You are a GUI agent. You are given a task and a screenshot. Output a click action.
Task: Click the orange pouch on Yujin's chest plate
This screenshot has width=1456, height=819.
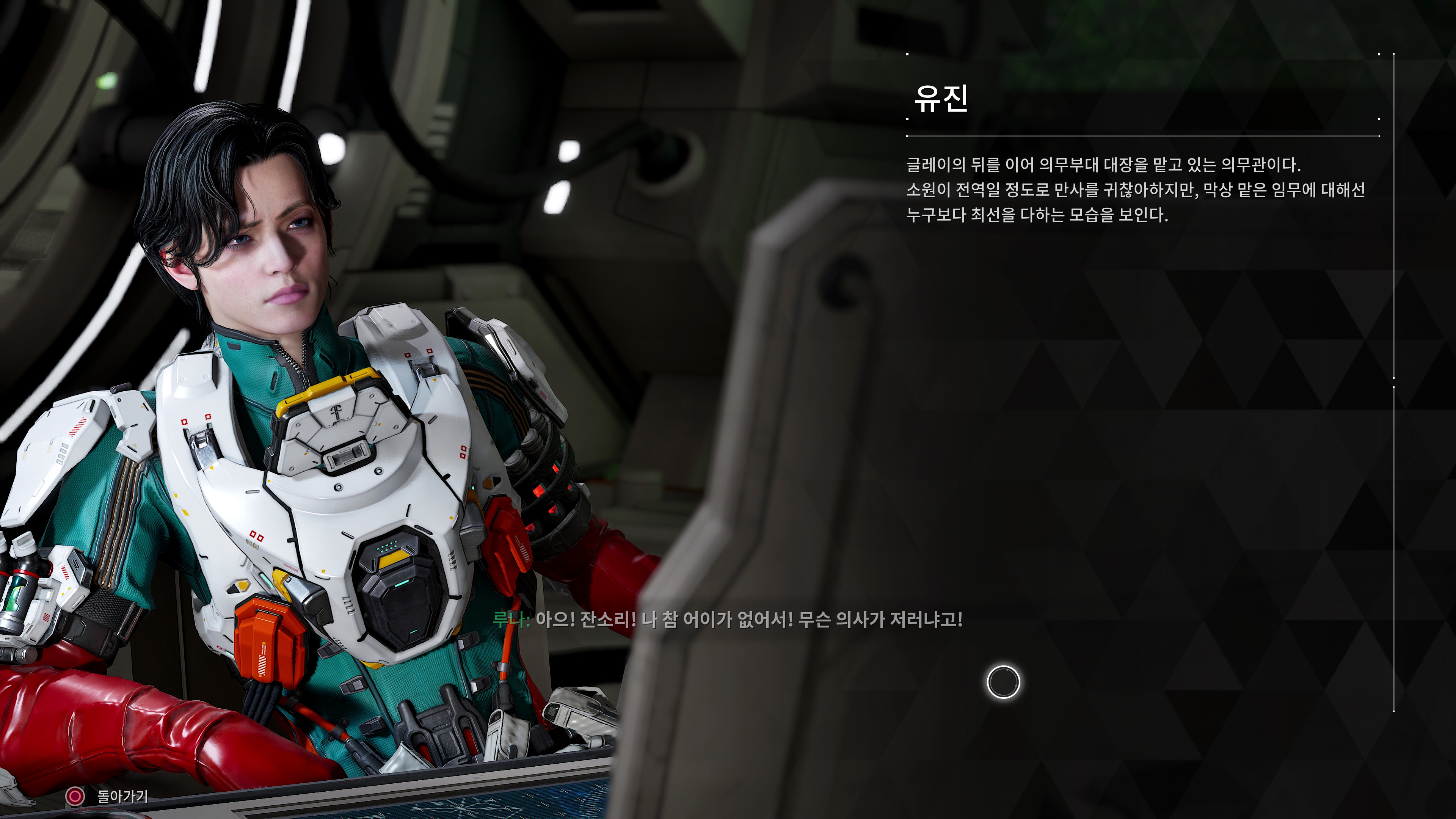271,639
